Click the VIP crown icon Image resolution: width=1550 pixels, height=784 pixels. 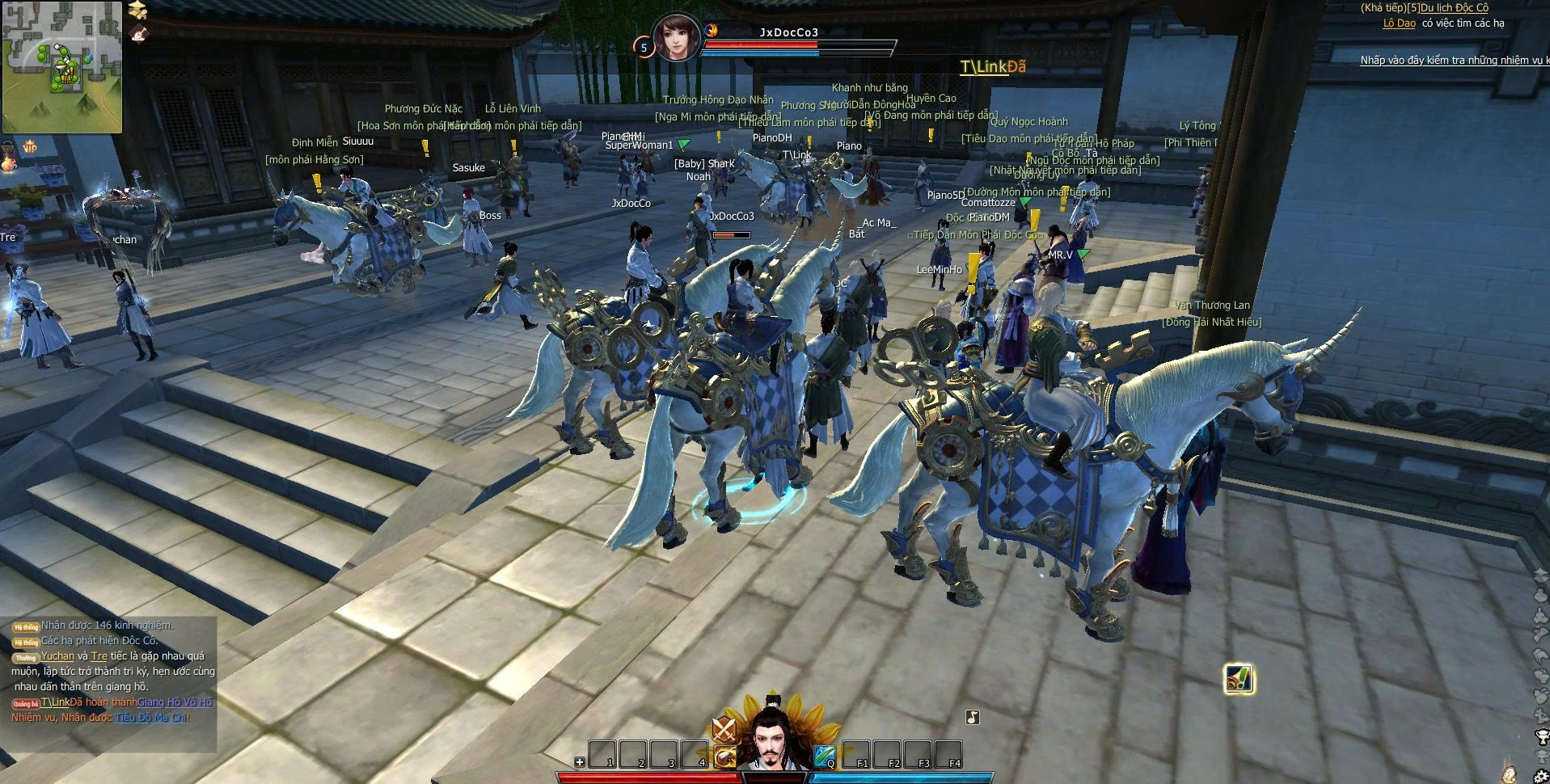(x=30, y=146)
